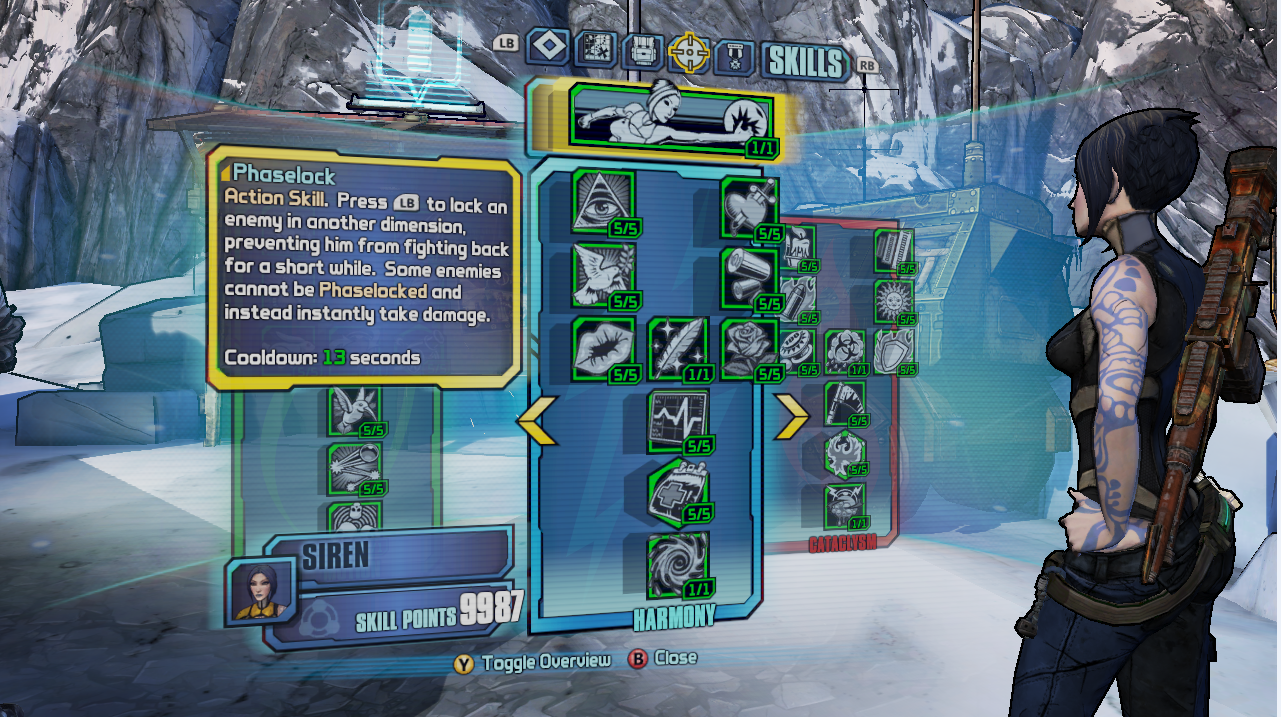Choose the Cataclysm sun skill icon
The image size is (1281, 717).
point(891,299)
